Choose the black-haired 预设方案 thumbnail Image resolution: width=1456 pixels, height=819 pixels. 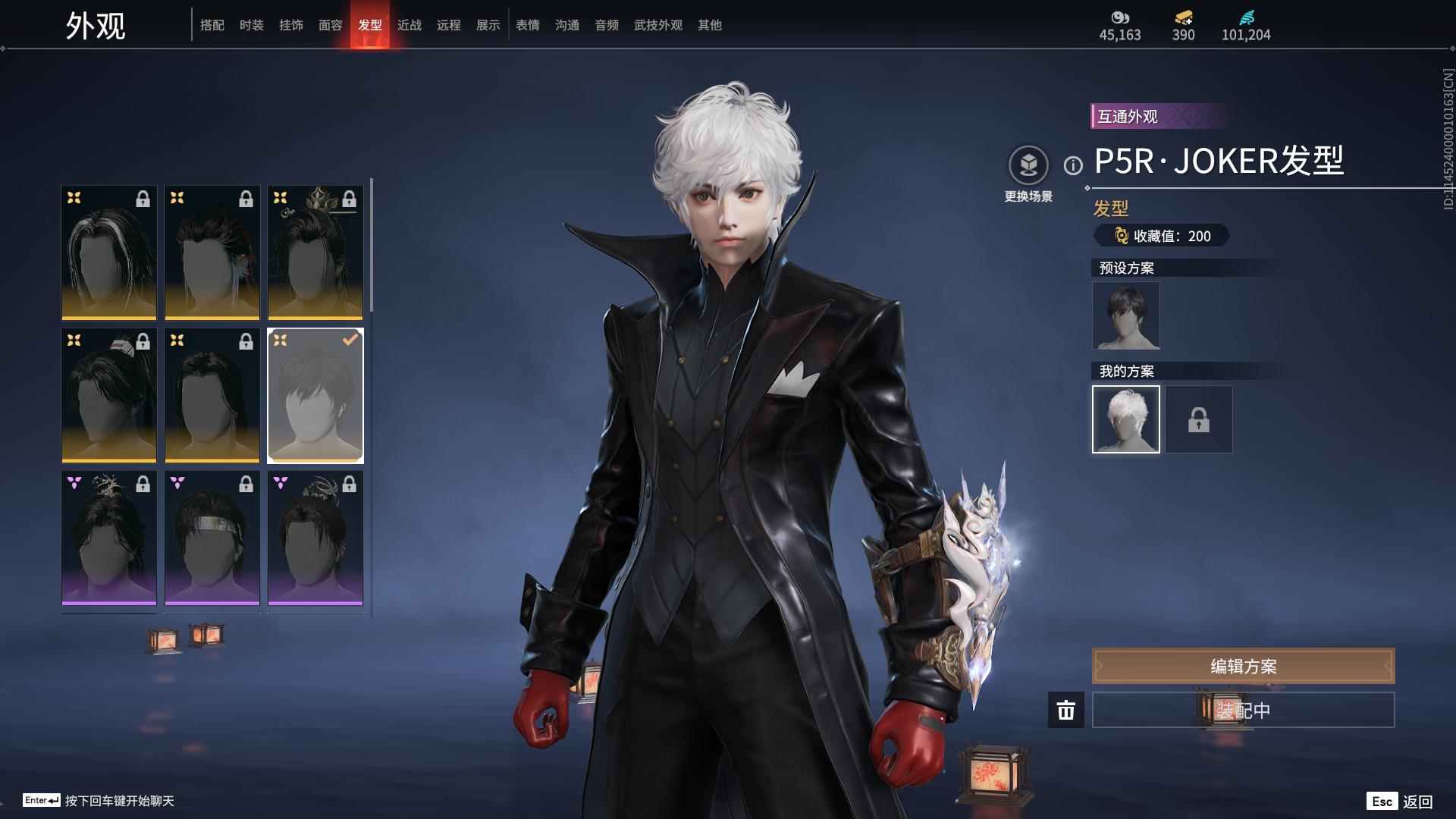pyautogui.click(x=1125, y=315)
